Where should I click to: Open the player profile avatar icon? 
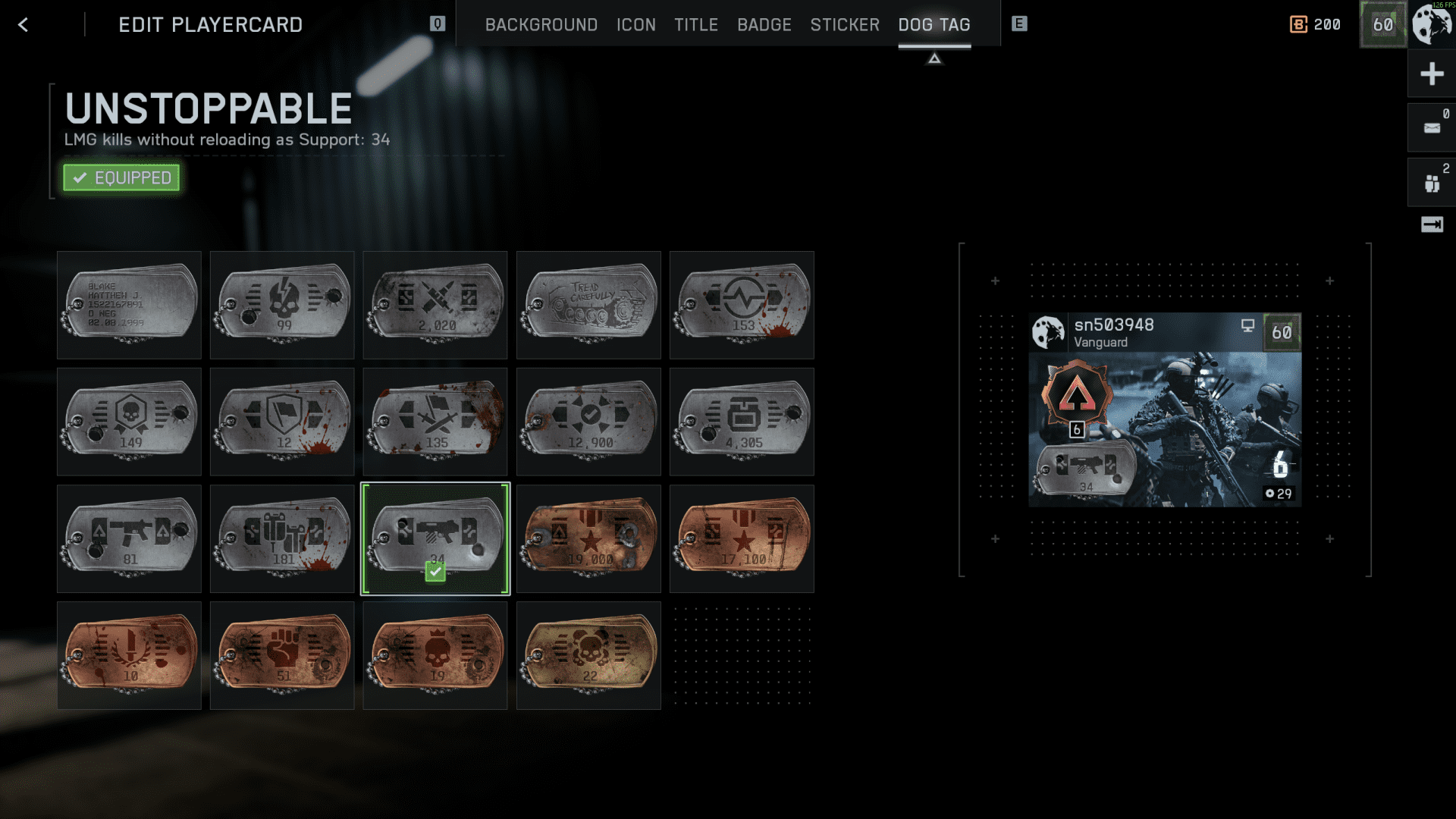tap(1431, 24)
